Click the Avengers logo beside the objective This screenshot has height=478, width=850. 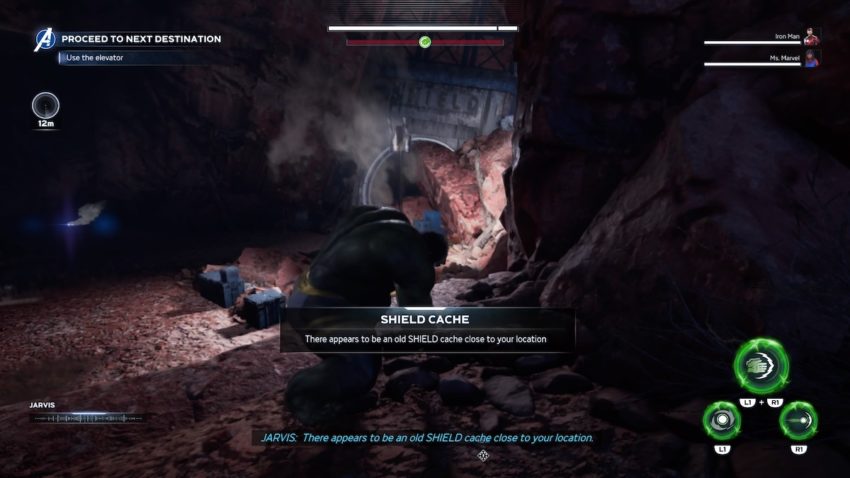(45, 40)
